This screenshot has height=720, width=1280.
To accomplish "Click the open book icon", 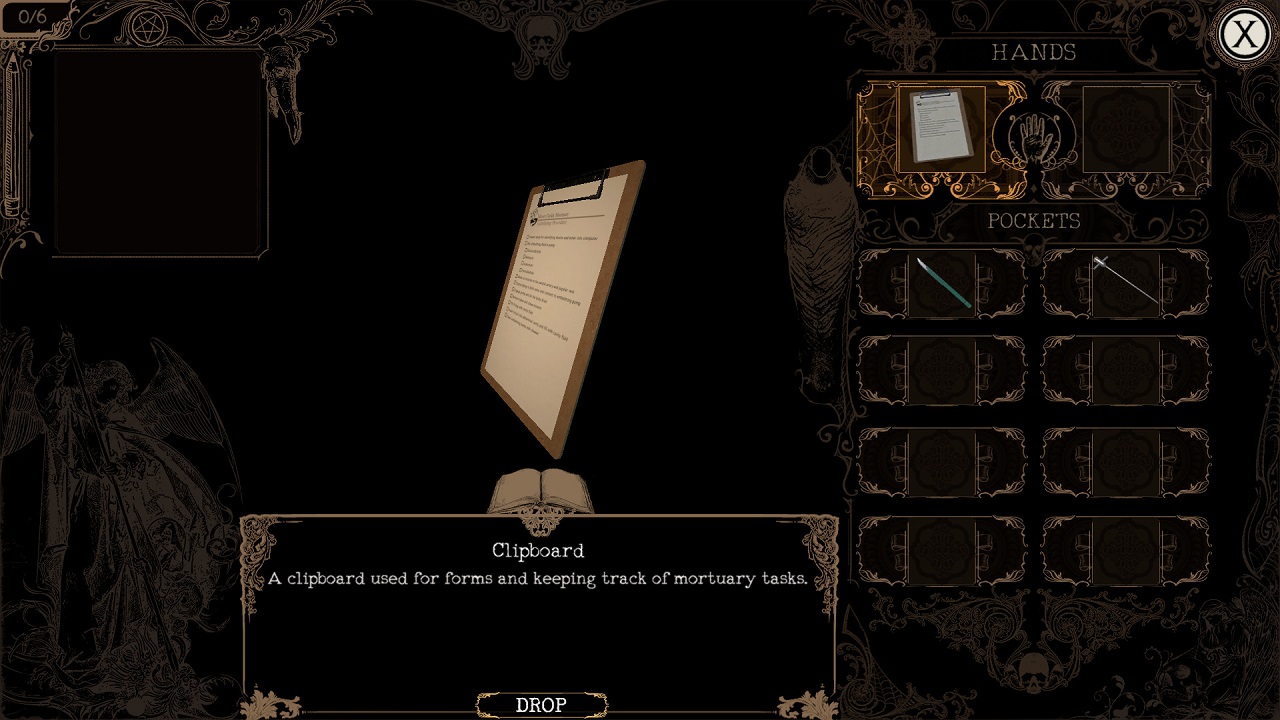I will point(540,490).
